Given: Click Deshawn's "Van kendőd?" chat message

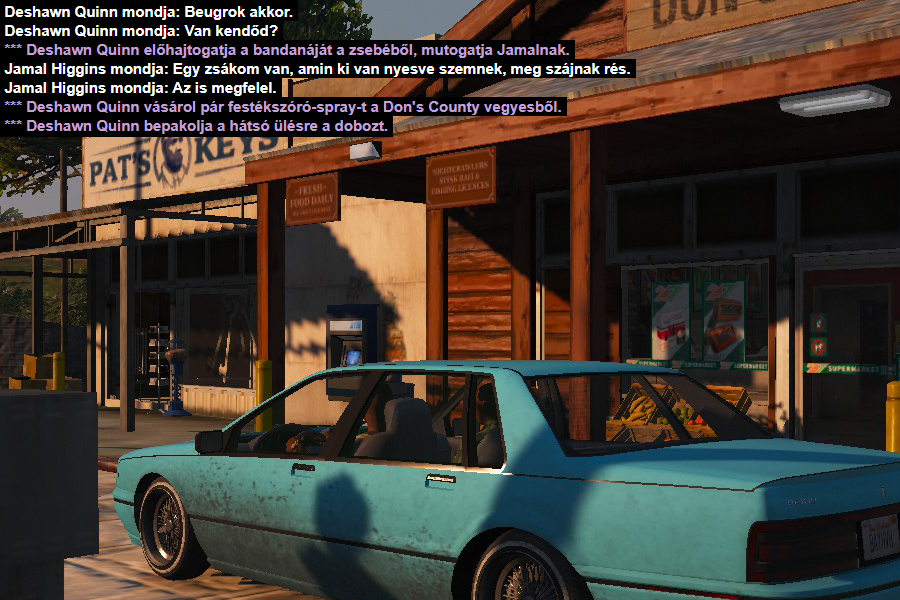Looking at the screenshot, I should pyautogui.click(x=141, y=31).
